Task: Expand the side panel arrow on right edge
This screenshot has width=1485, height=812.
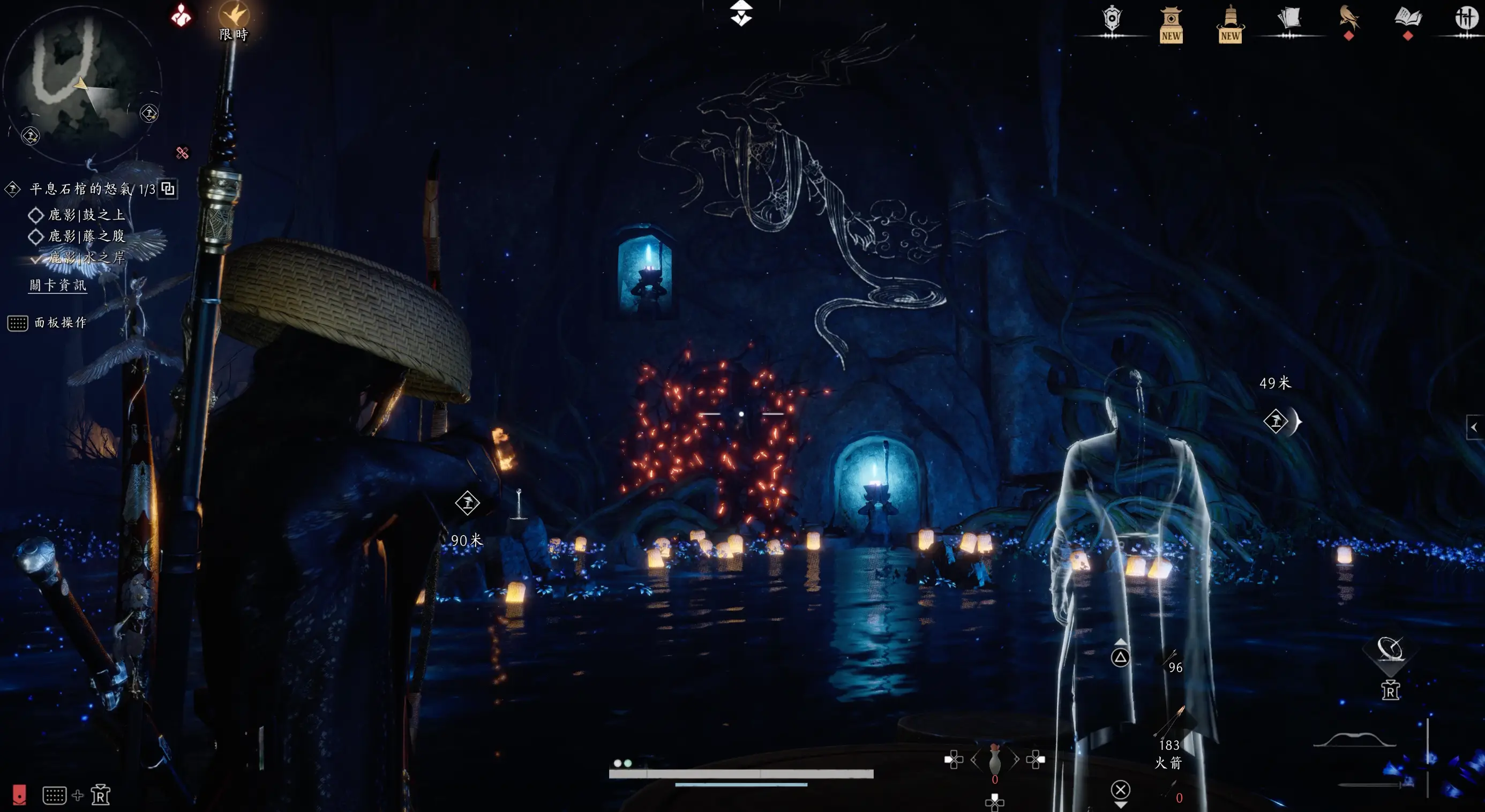Action: pos(1475,427)
